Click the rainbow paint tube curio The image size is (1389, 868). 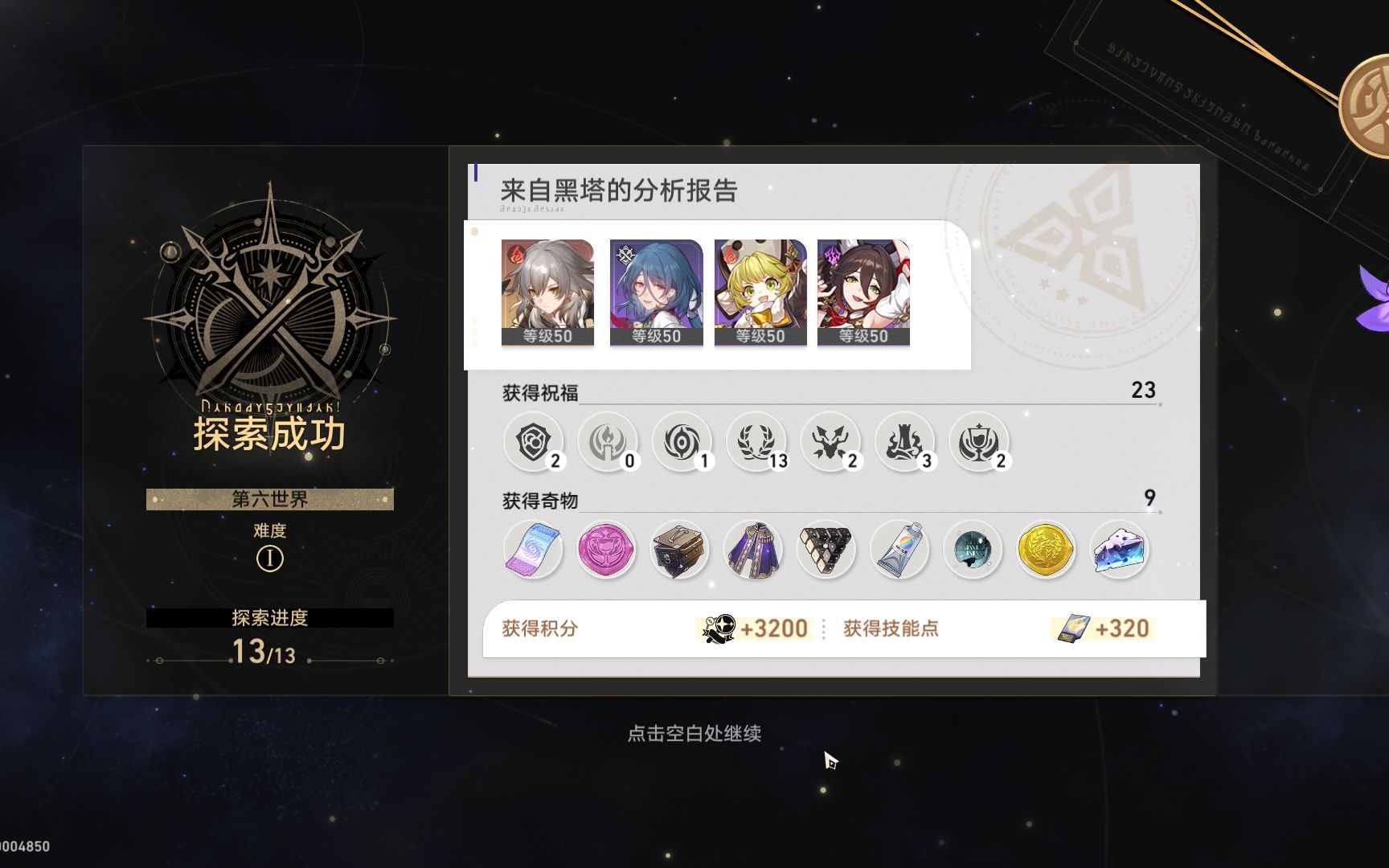[x=899, y=550]
